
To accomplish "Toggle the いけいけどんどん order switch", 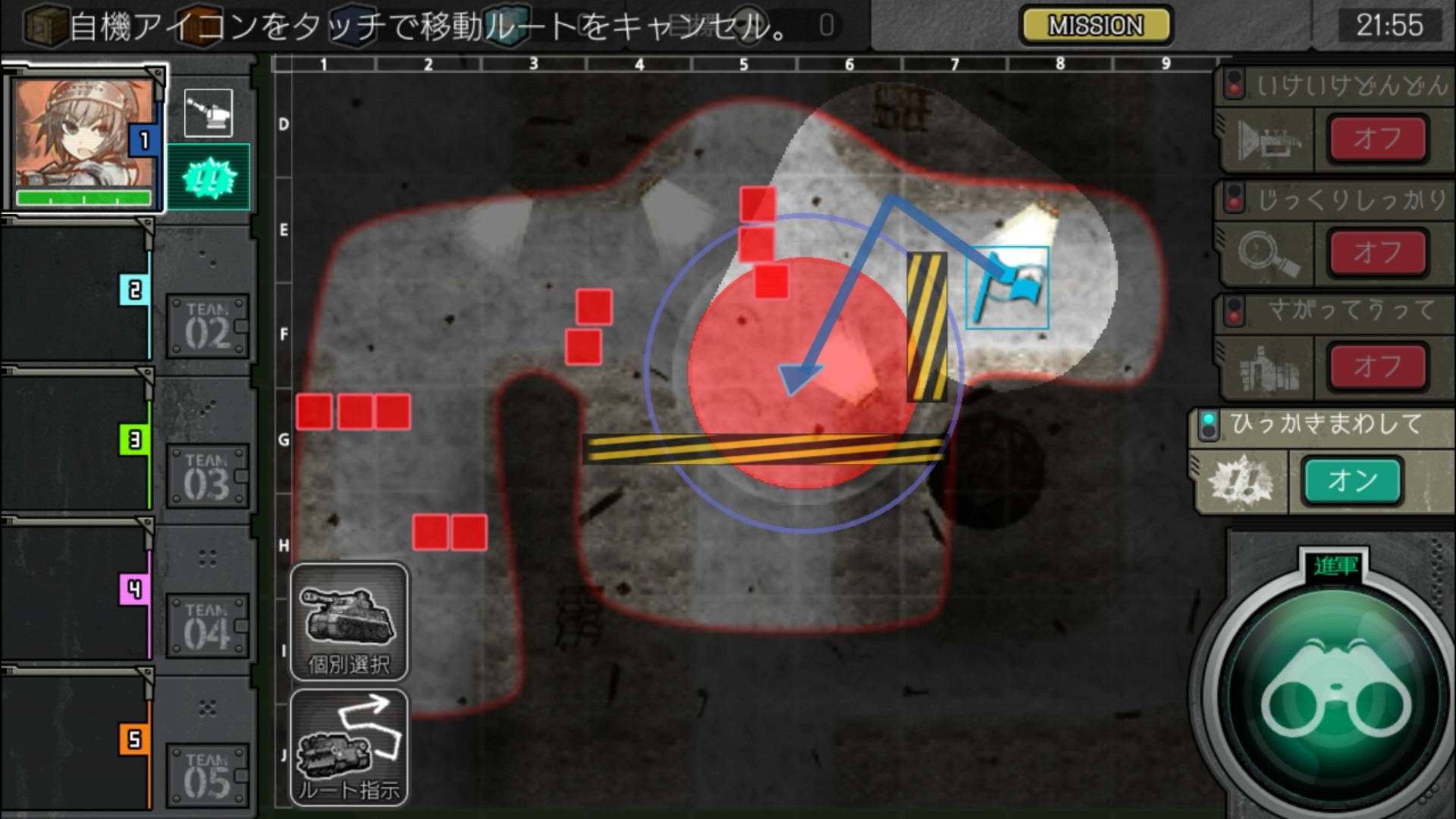I will coord(1376,139).
